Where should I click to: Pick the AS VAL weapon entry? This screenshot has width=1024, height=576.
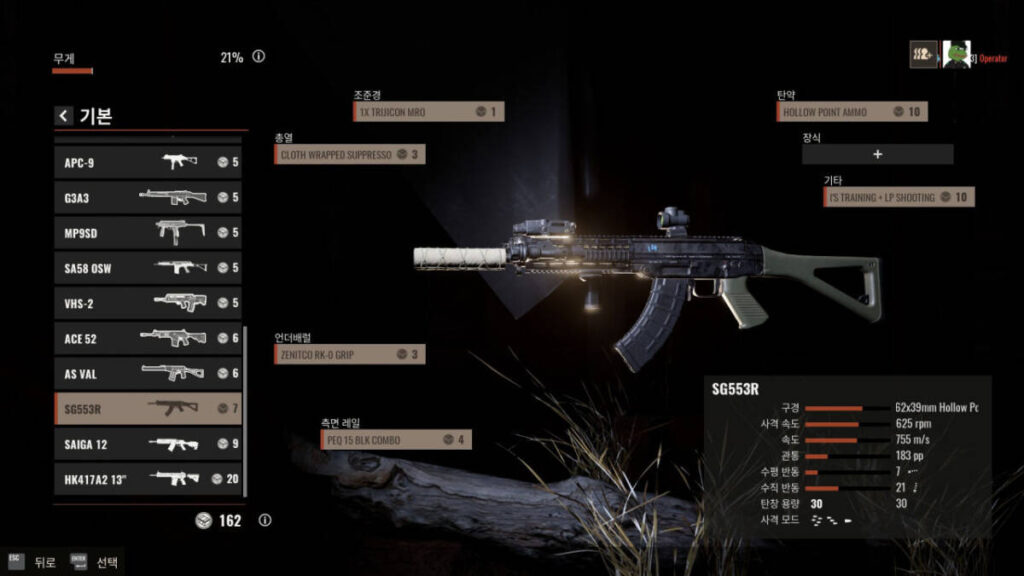tap(148, 373)
